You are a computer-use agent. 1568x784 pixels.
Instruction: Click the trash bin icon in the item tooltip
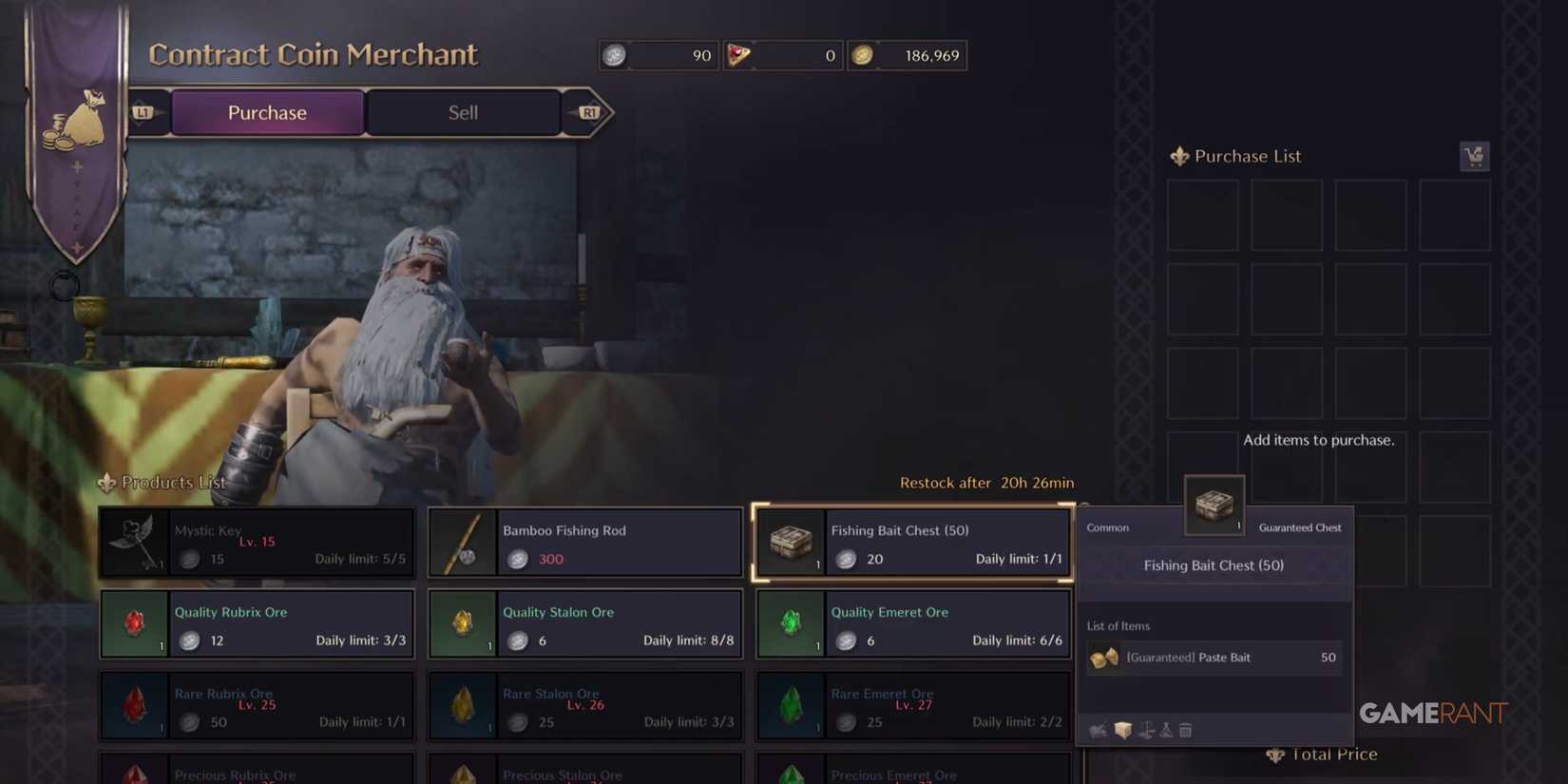coord(1185,730)
